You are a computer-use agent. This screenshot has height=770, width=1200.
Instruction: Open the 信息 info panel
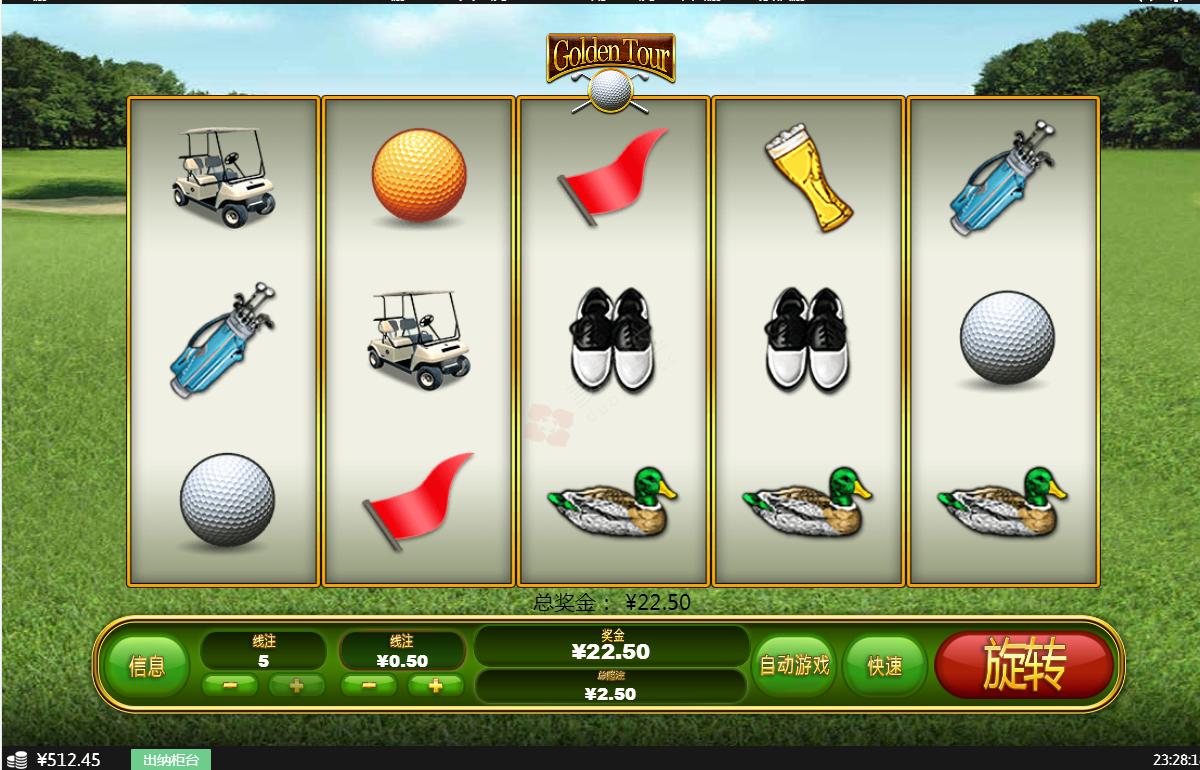pos(147,666)
